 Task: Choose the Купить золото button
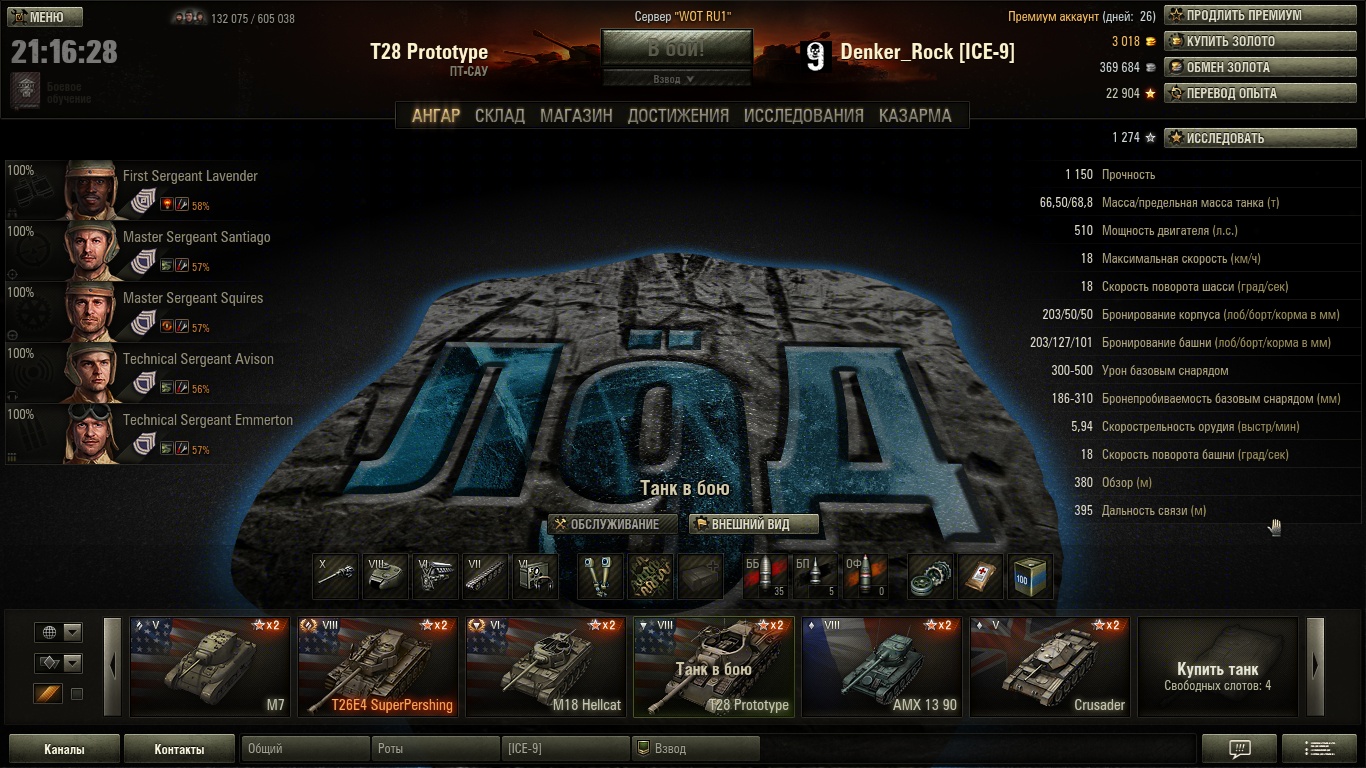click(1245, 42)
